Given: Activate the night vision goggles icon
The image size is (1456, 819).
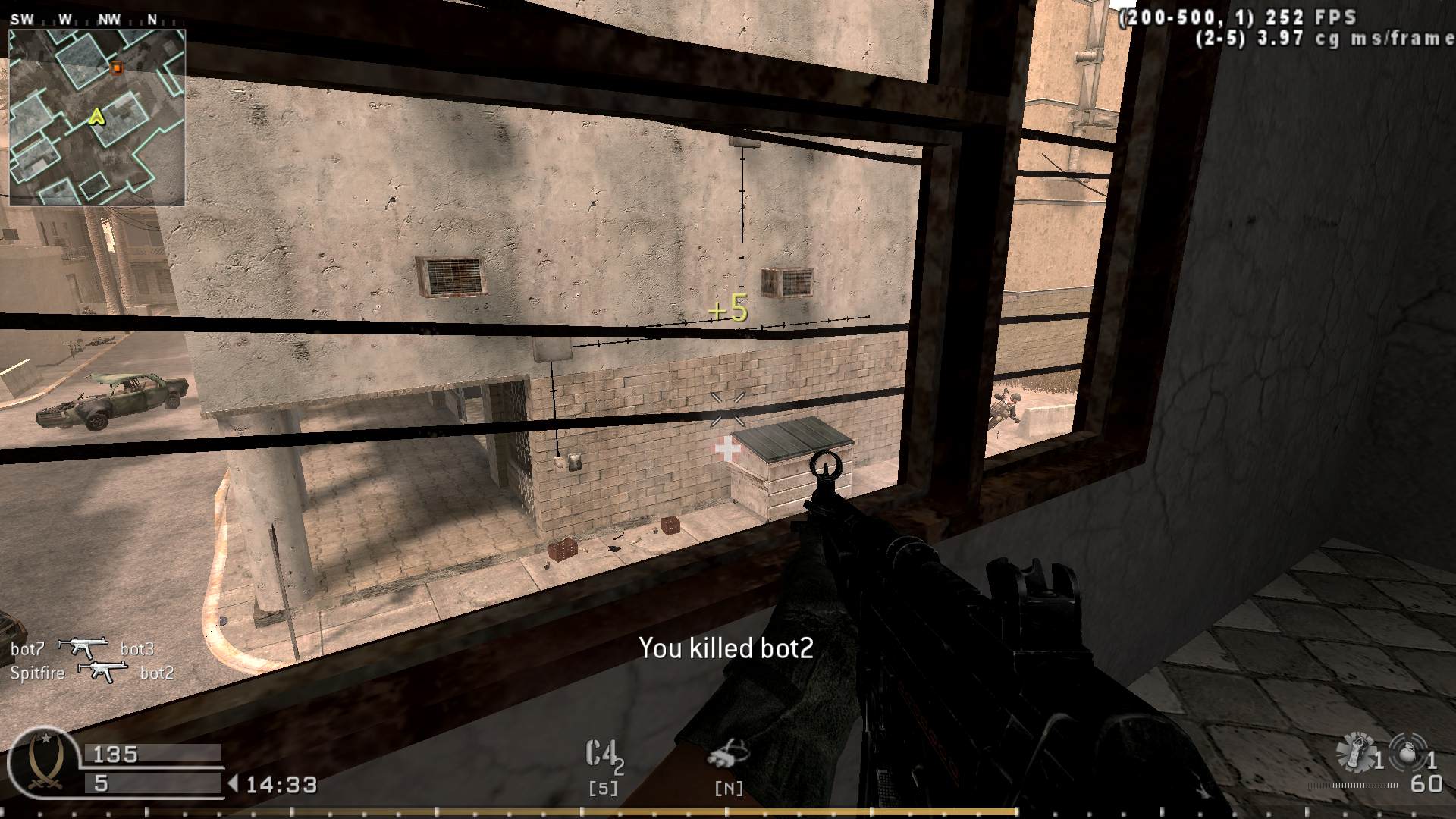Looking at the screenshot, I should click(x=728, y=755).
